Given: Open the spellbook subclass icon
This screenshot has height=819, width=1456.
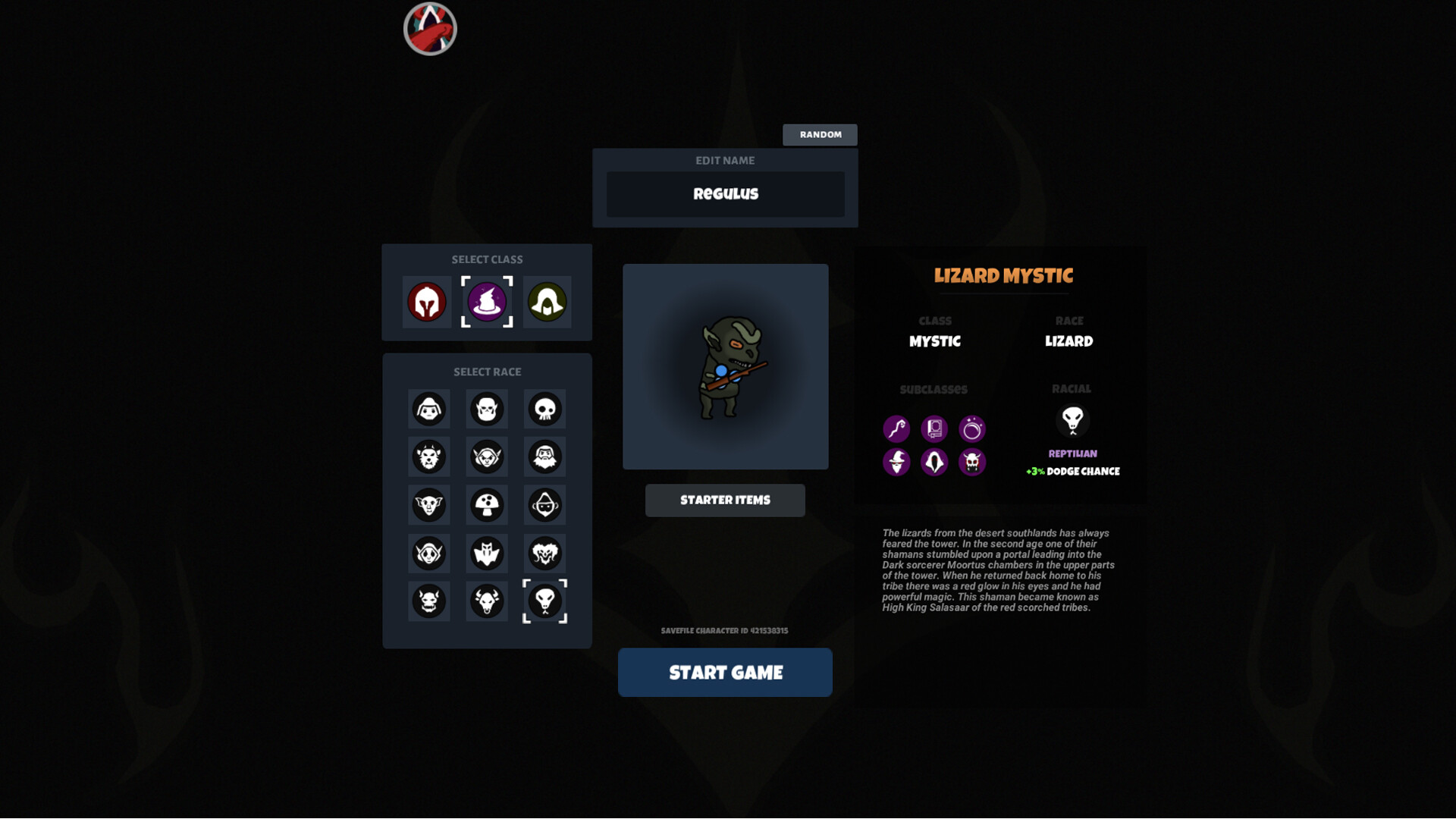Looking at the screenshot, I should (934, 428).
